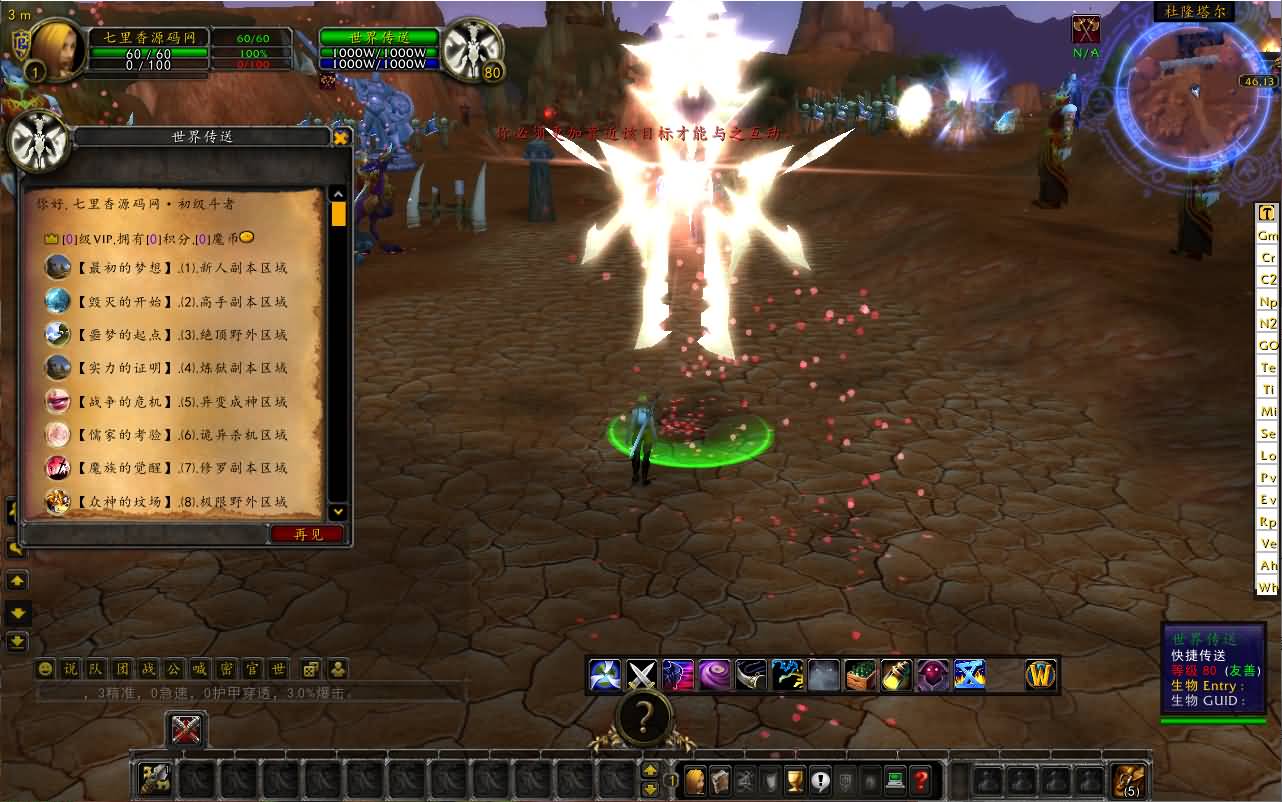This screenshot has height=802, width=1282.
Task: Click the Gm entry in the side panel
Action: 1268,235
